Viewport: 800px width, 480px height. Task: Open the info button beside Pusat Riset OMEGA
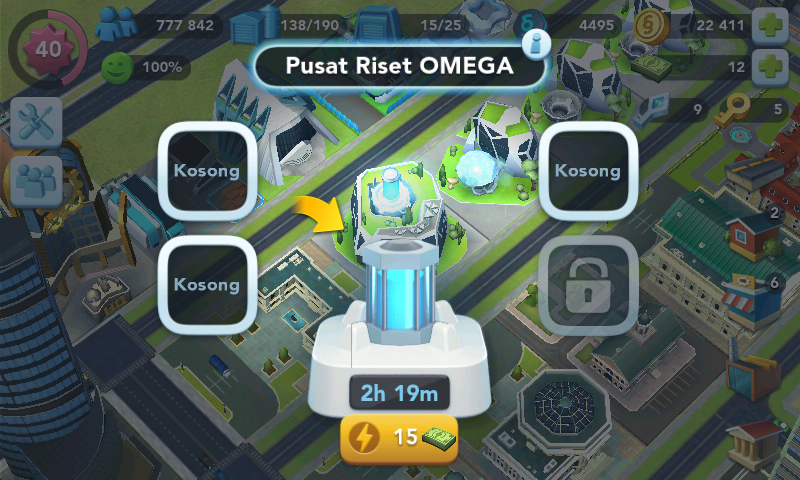pyautogui.click(x=537, y=43)
